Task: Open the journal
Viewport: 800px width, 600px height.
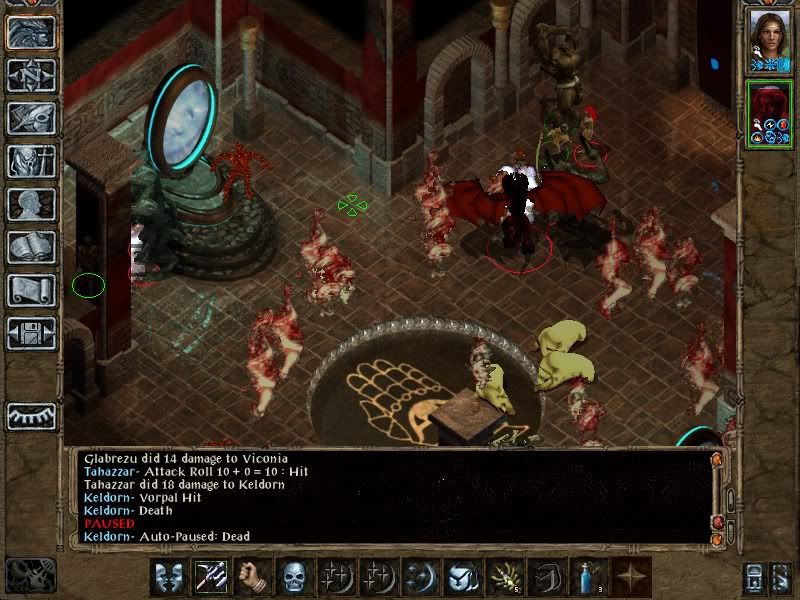Action: (31, 118)
